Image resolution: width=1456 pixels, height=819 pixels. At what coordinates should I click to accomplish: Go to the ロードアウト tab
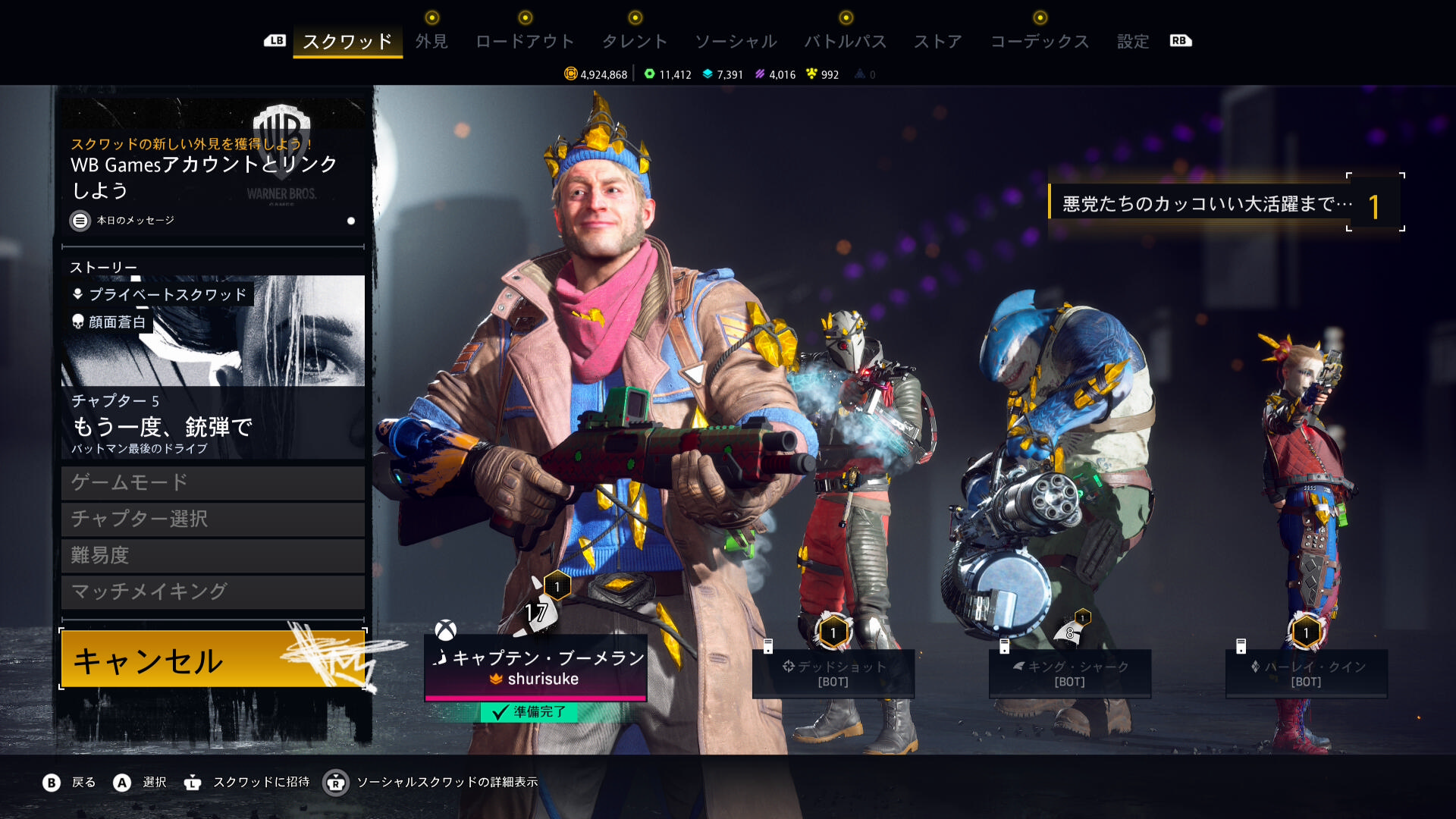(525, 42)
